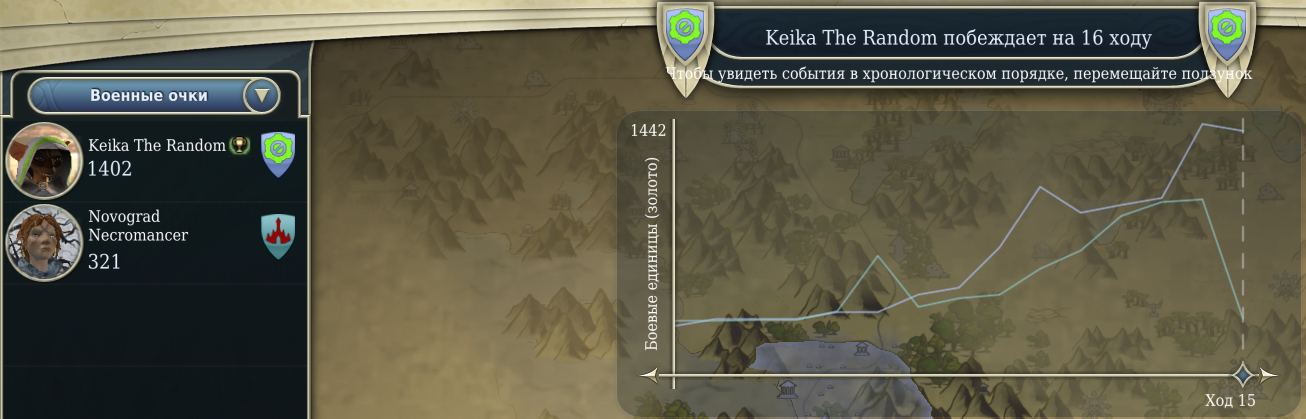The image size is (1306, 419).
Task: Click Novograd Necromancer's portrait
Action: (44, 242)
